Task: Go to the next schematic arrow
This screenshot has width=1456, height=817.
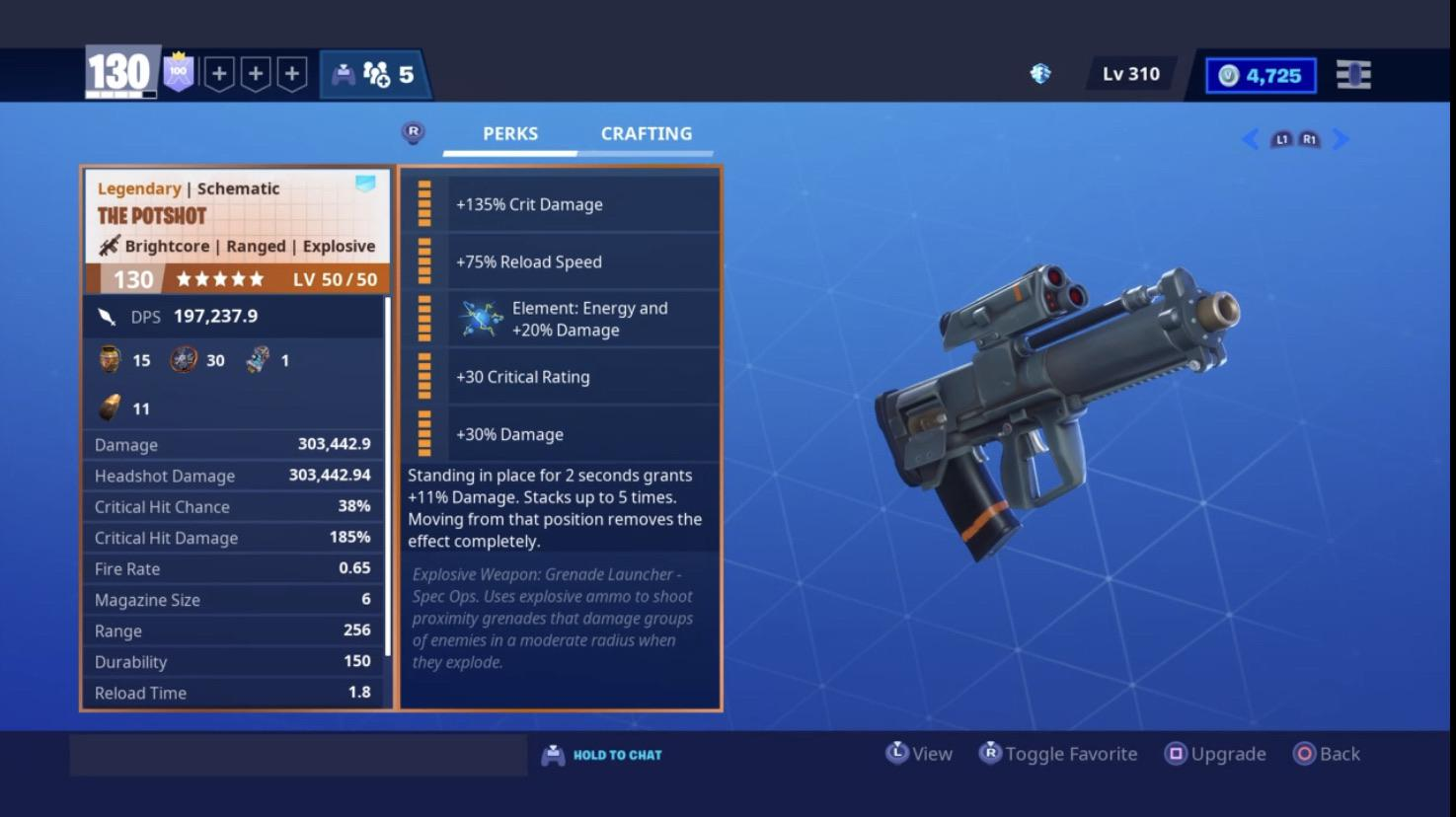Action: pyautogui.click(x=1341, y=139)
